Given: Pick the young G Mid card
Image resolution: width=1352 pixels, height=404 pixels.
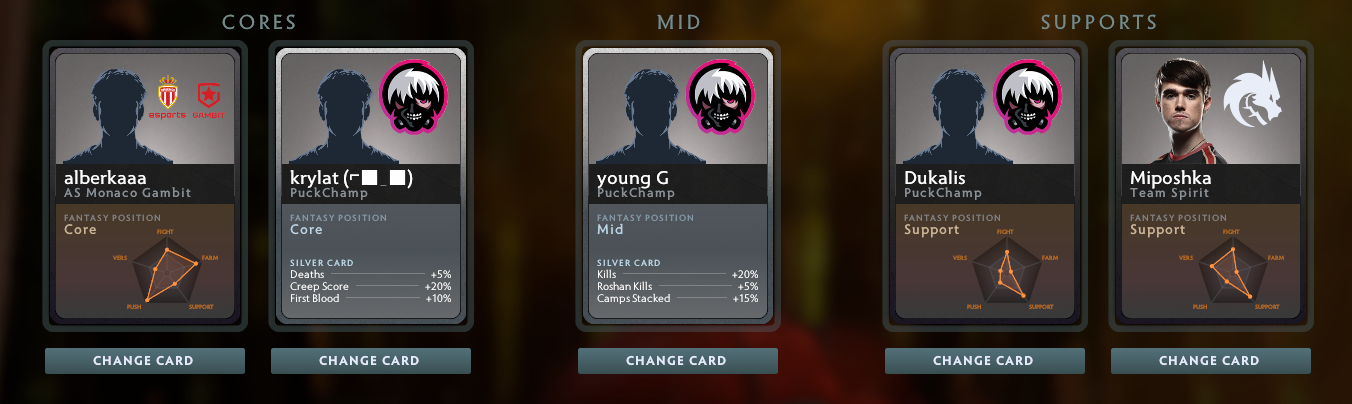Looking at the screenshot, I should [x=677, y=186].
